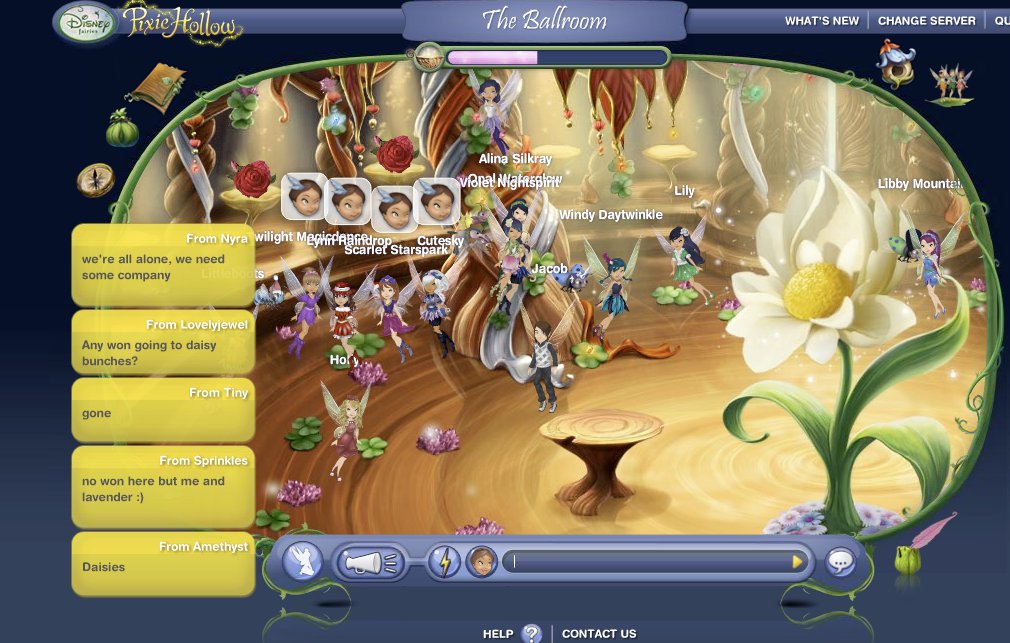Open the green pumpkin pouch icon

122,129
